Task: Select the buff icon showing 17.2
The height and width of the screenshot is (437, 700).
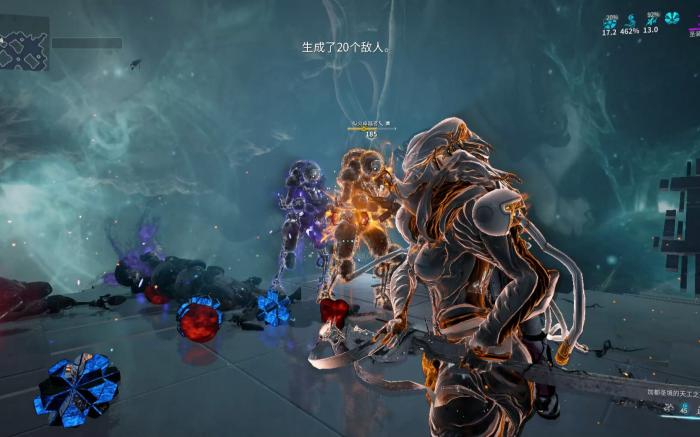Action: 609,21
